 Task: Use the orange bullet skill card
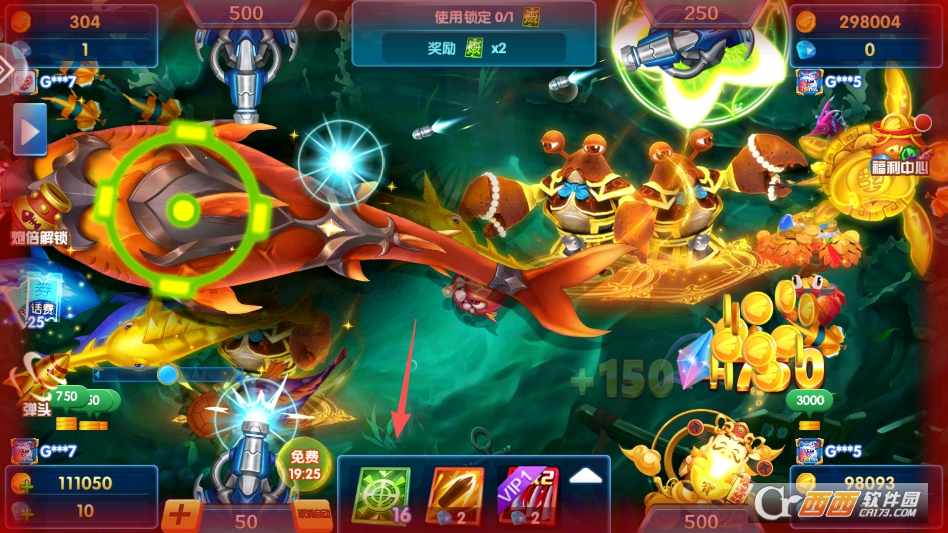[x=455, y=495]
